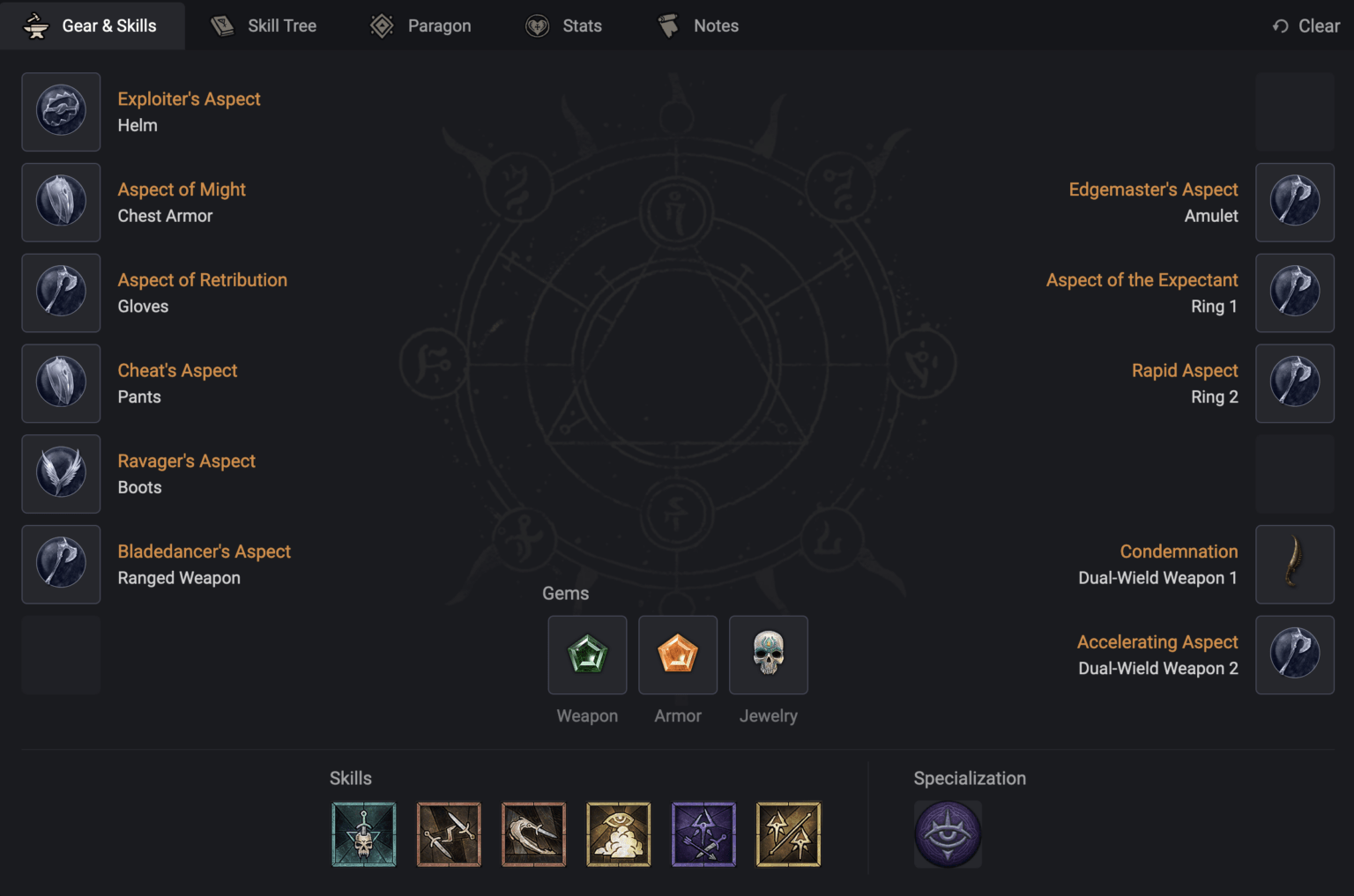This screenshot has width=1354, height=896.
Task: Click Ravager's Aspect winged boots icon
Action: 61,473
